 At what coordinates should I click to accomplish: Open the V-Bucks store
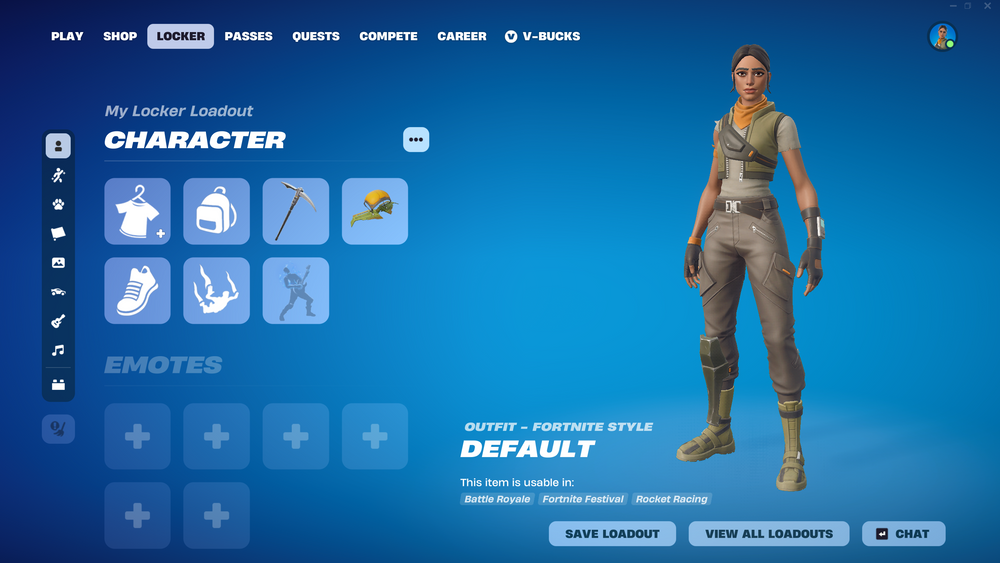tap(542, 36)
